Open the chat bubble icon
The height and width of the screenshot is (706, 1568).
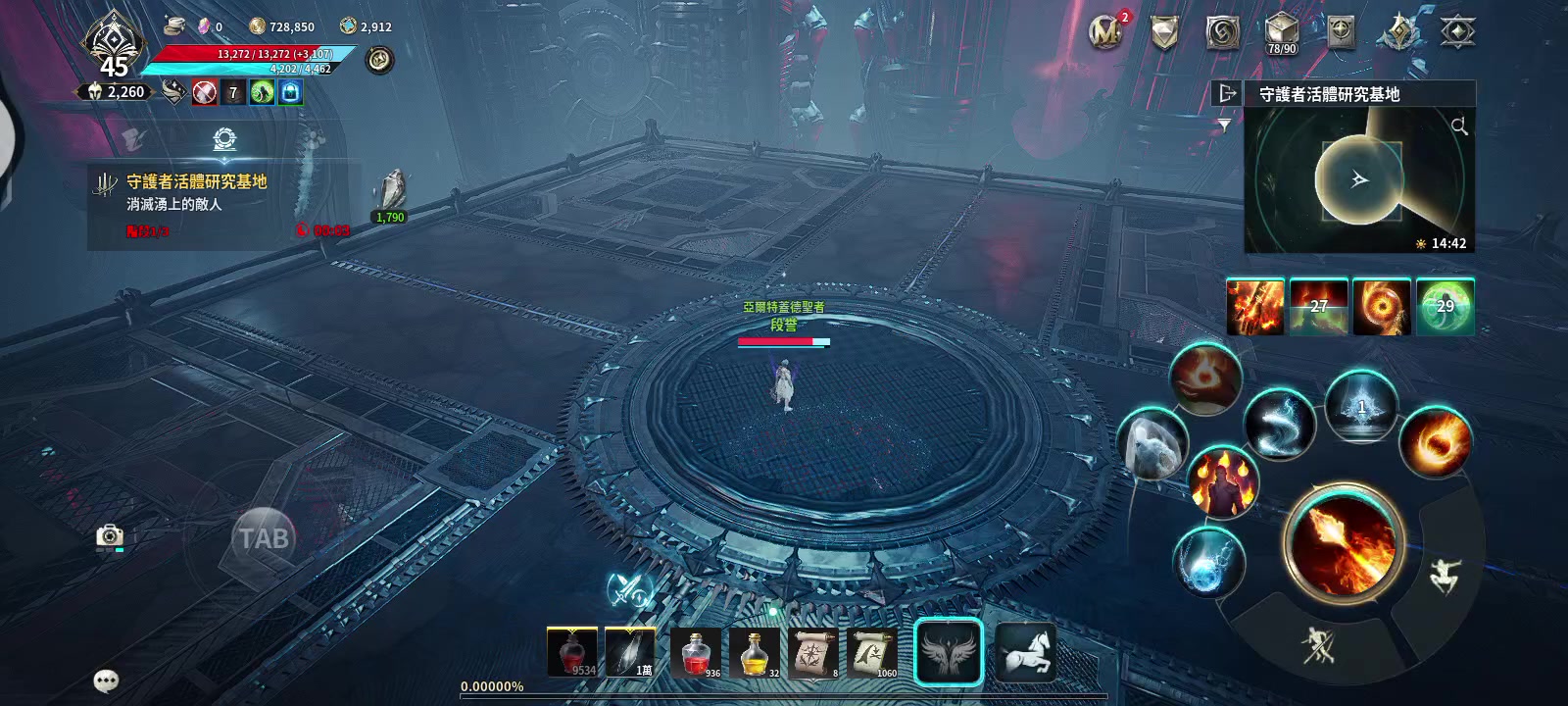[106, 681]
